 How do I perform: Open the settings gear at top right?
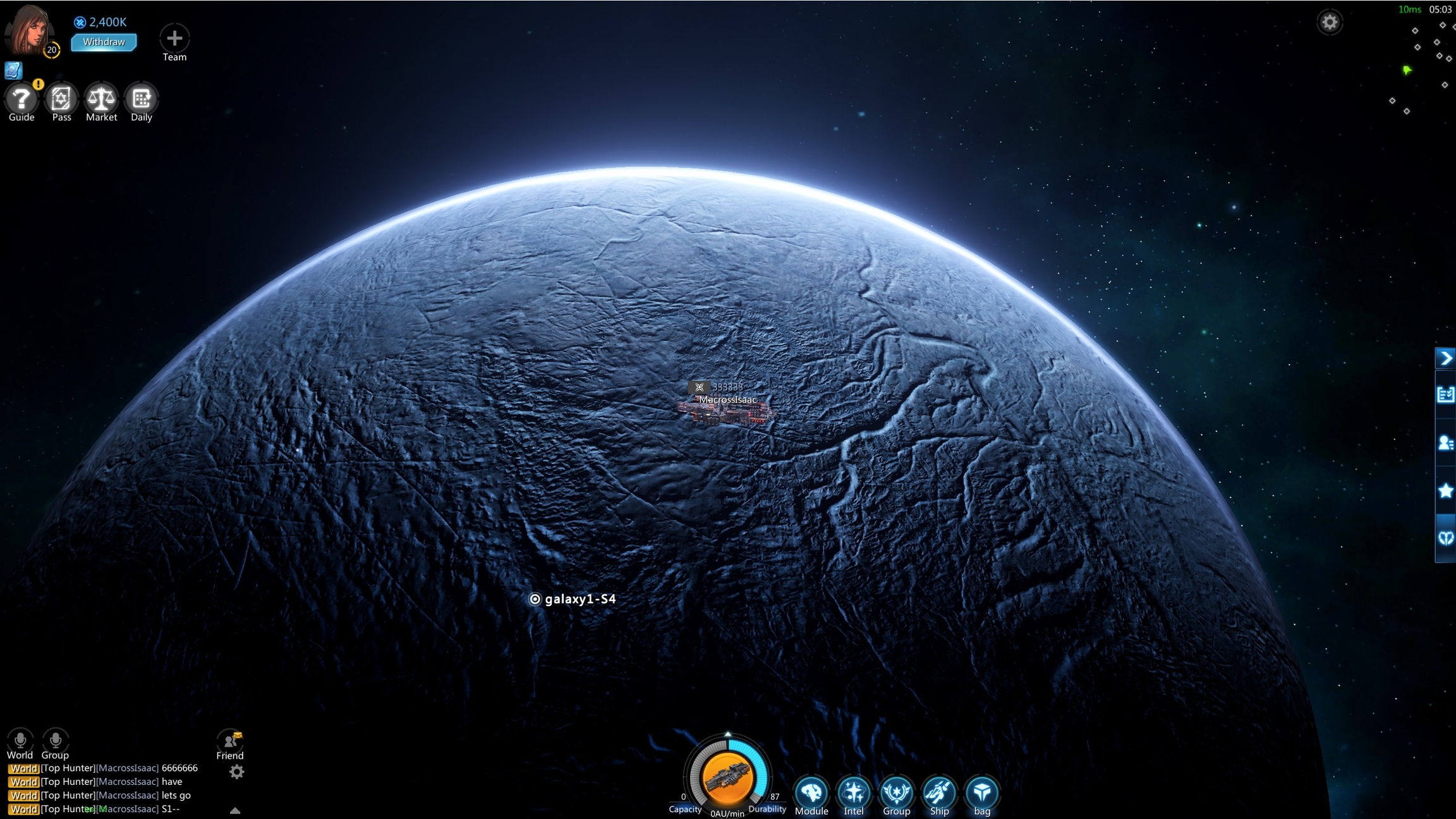(1330, 23)
